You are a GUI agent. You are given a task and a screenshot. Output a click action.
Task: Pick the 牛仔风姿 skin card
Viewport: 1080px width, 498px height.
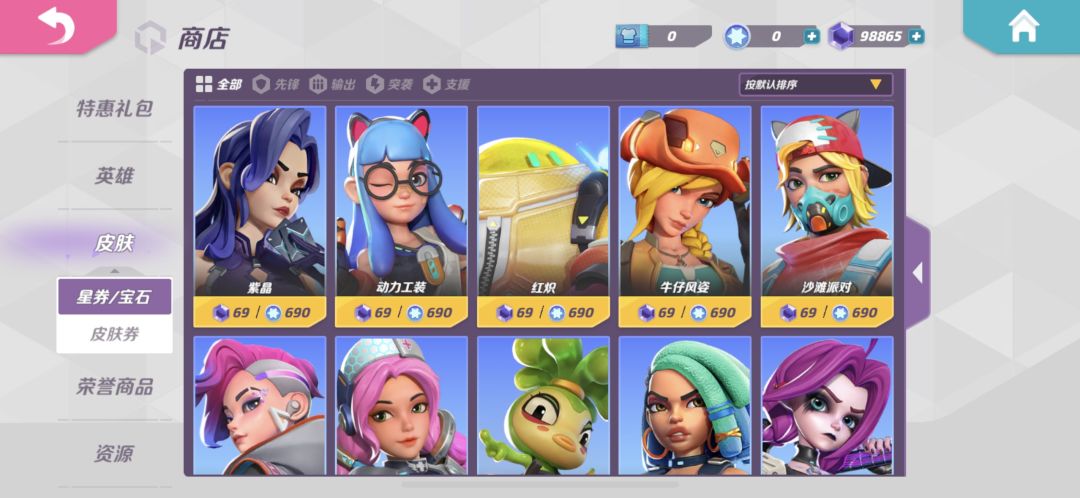coord(685,215)
